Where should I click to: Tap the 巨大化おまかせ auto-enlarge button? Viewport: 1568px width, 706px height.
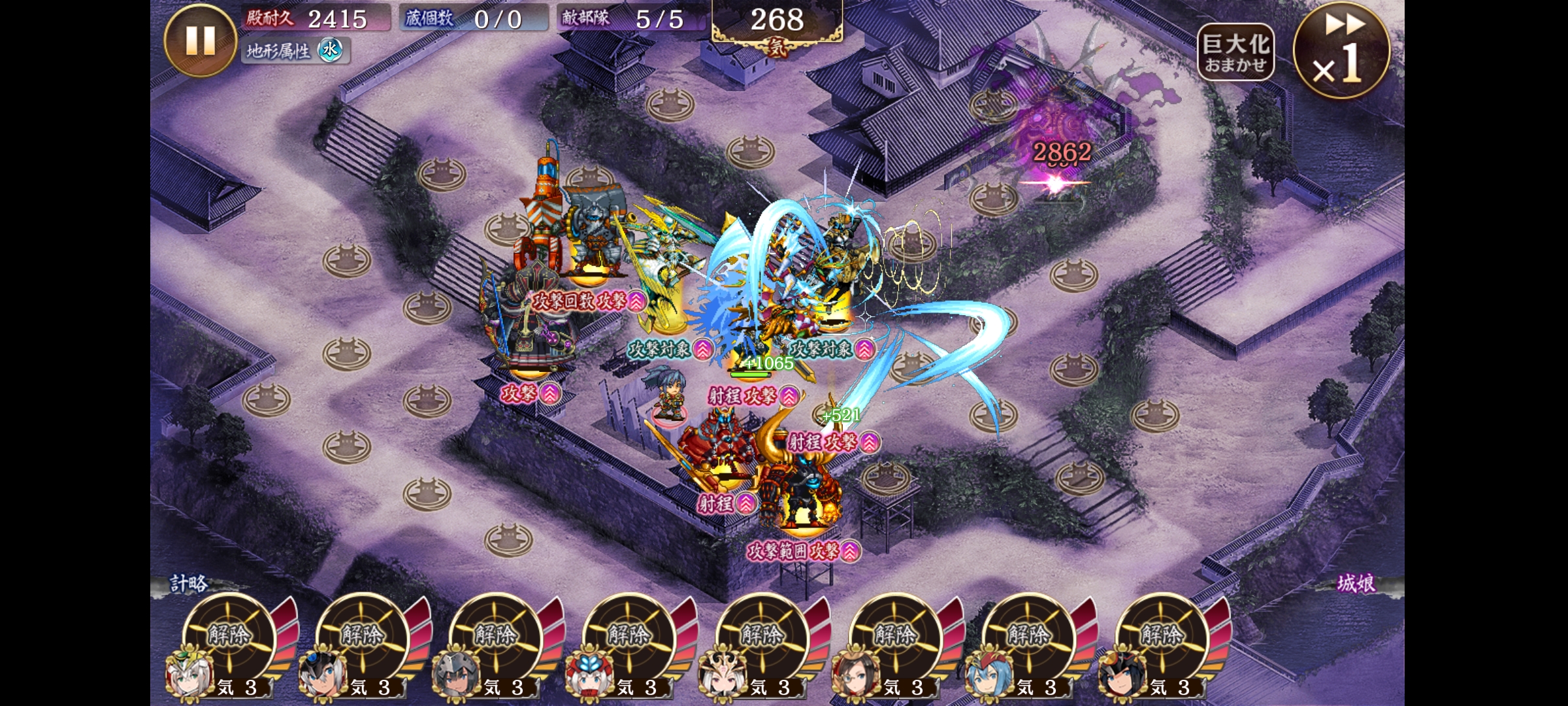[x=1235, y=52]
